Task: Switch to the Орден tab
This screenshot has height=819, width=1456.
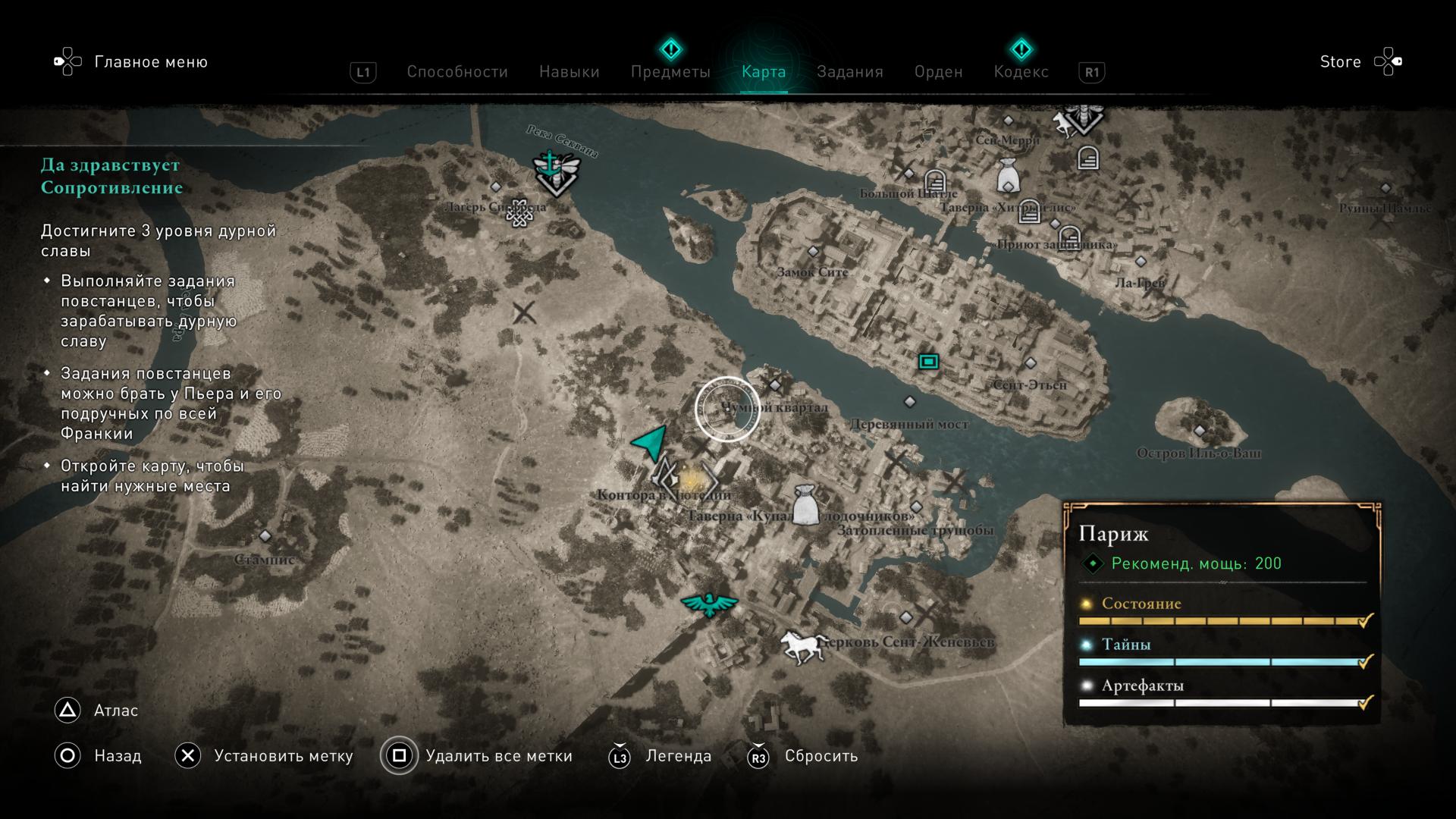Action: click(x=938, y=72)
